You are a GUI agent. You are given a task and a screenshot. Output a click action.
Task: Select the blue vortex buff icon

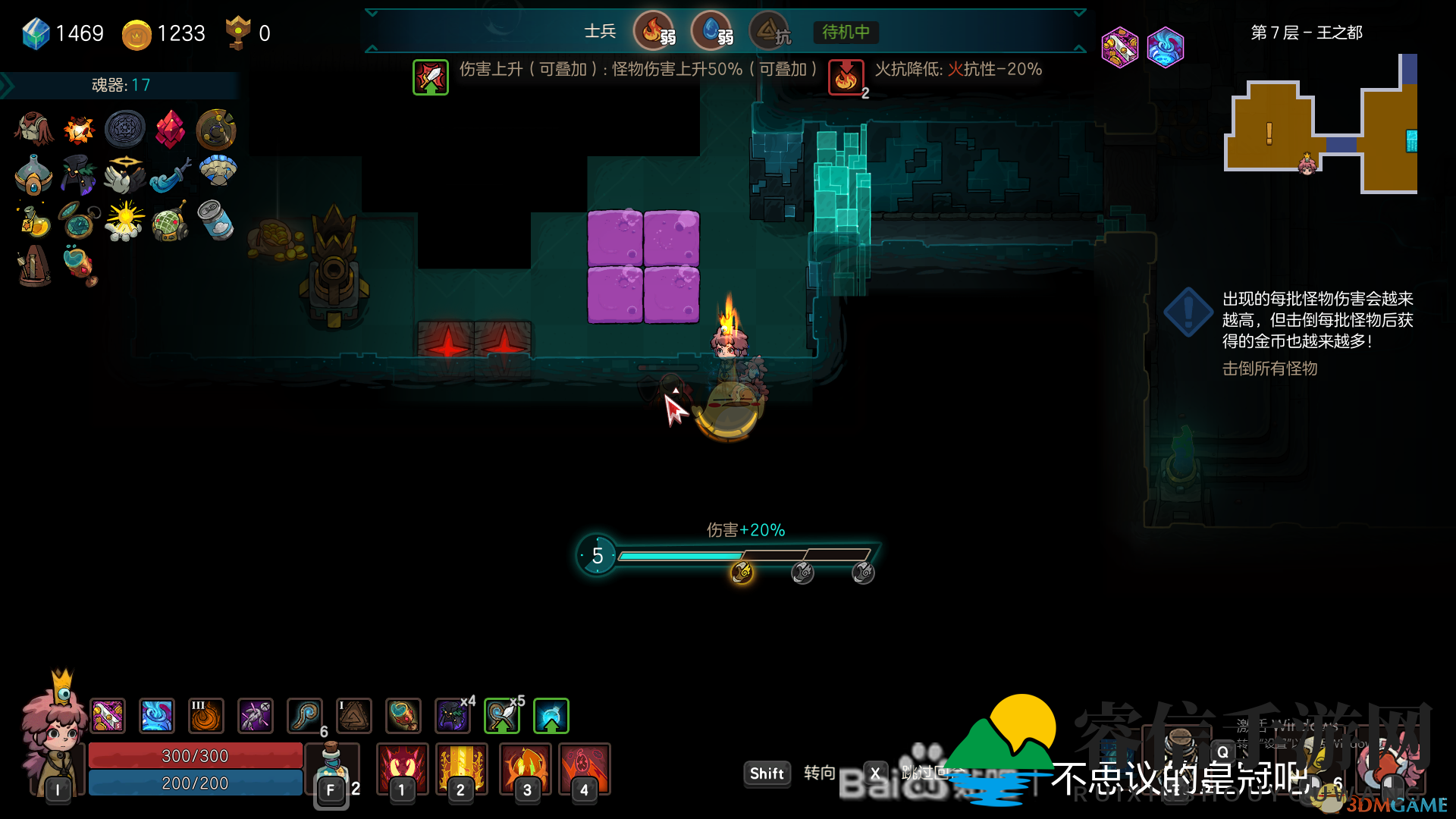157,716
